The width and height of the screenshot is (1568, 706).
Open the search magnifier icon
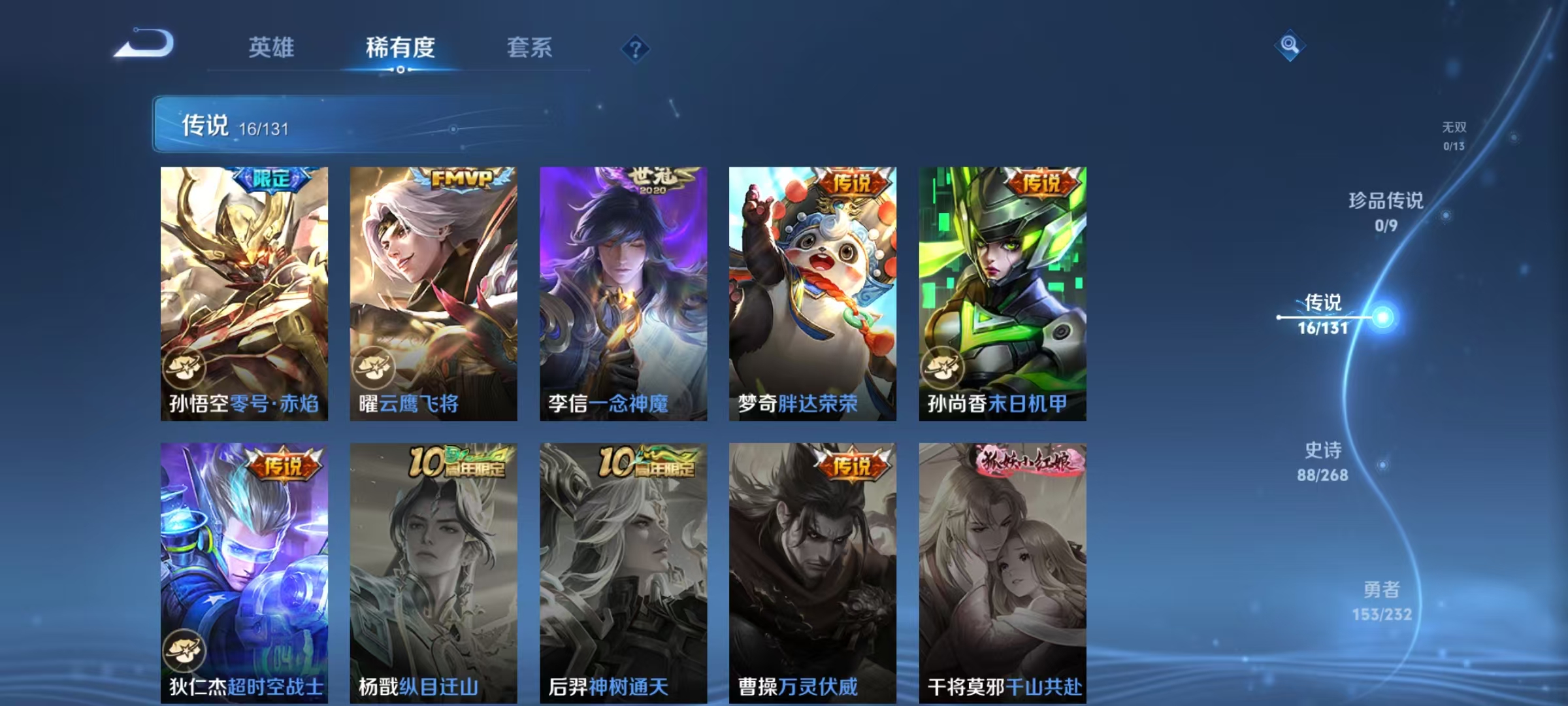[1288, 45]
